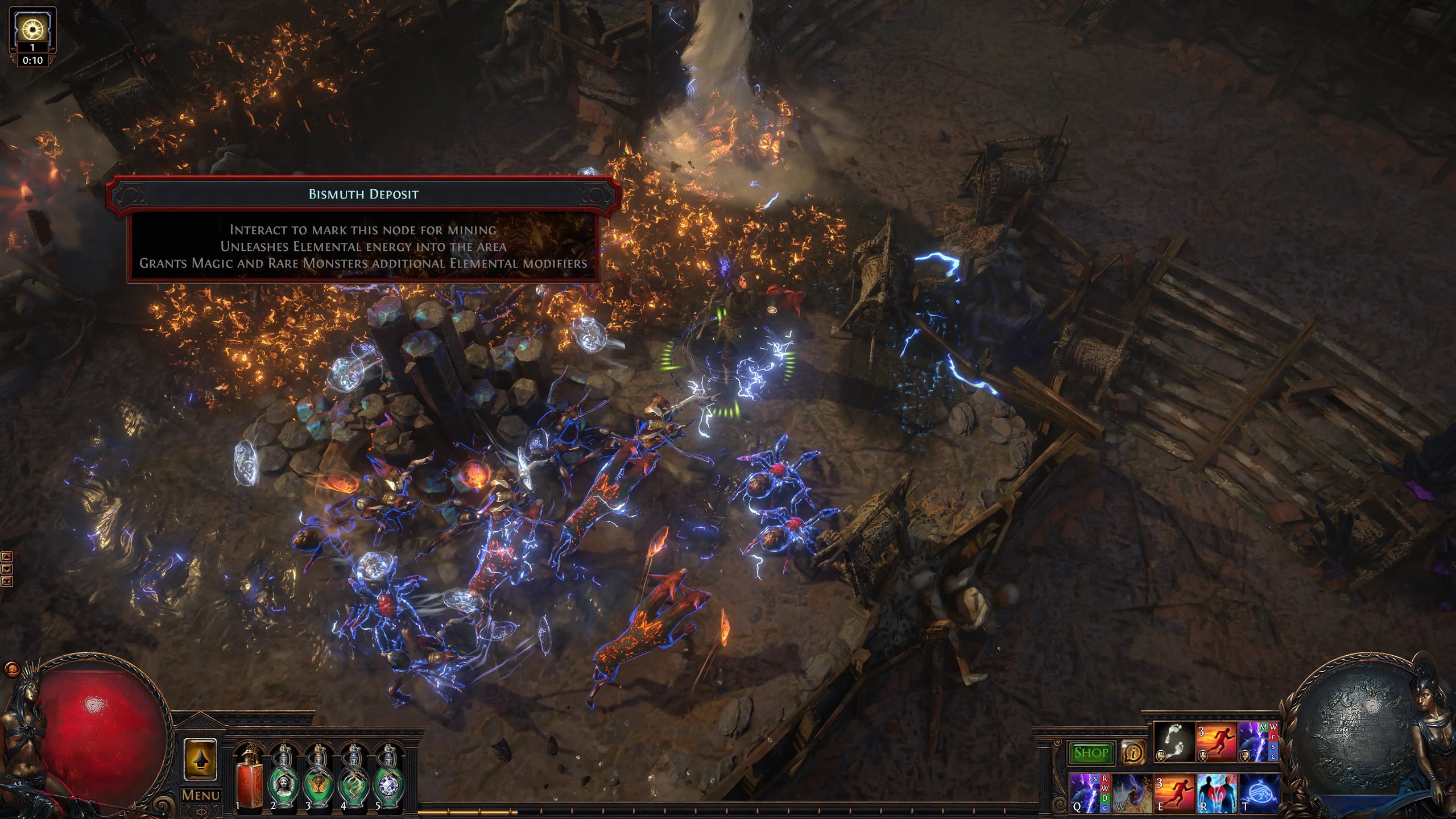Select the top-row running man skill slot
The image size is (1456, 819).
(1216, 742)
